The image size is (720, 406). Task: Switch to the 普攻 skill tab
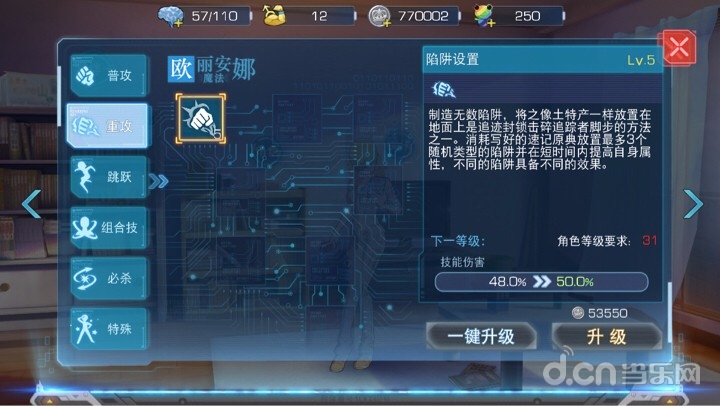(x=108, y=76)
